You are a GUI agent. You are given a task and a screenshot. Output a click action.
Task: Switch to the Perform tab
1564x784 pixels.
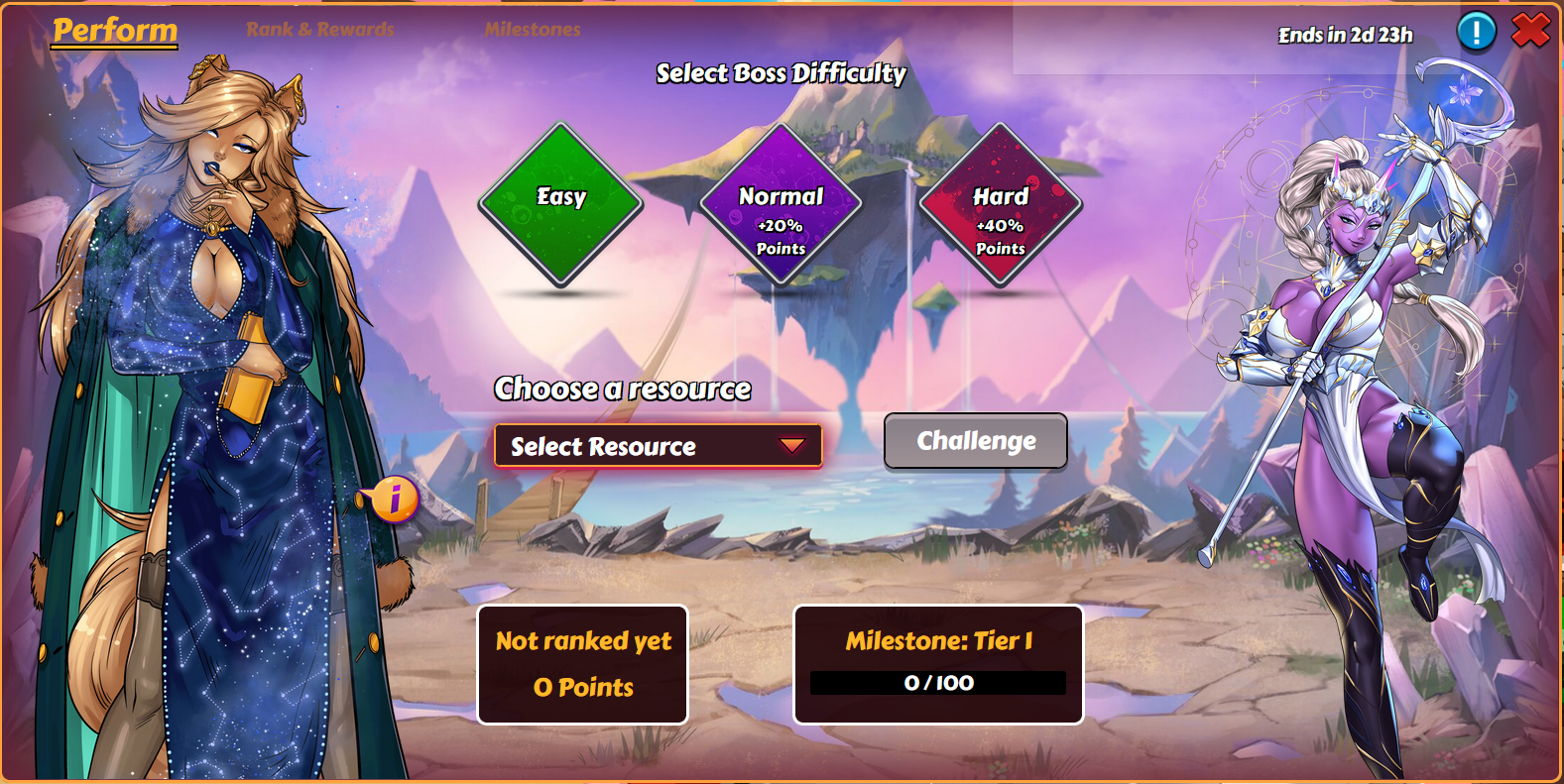click(x=115, y=31)
